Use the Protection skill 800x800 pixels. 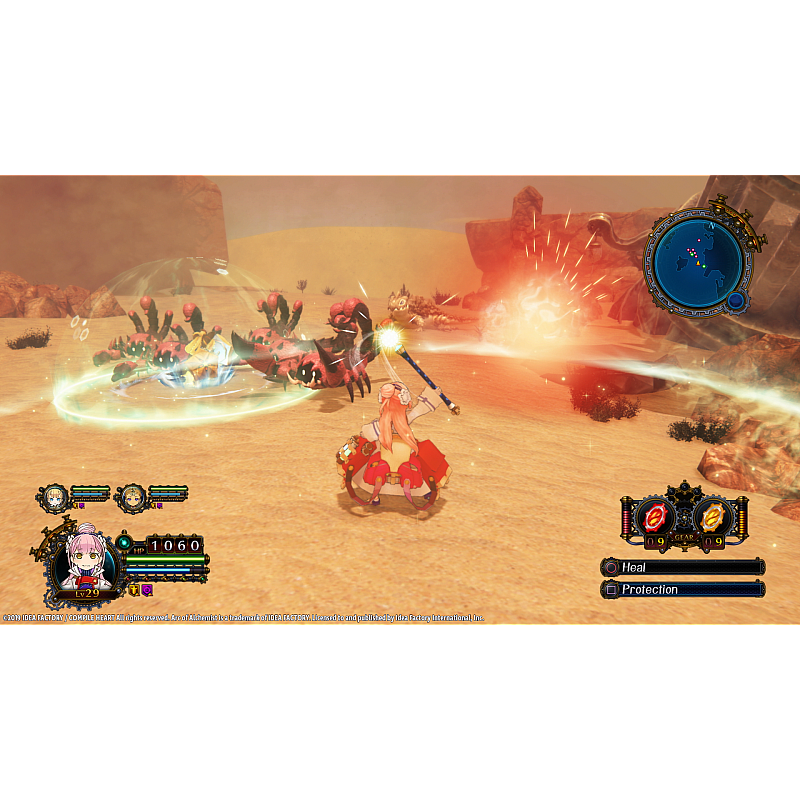[683, 589]
